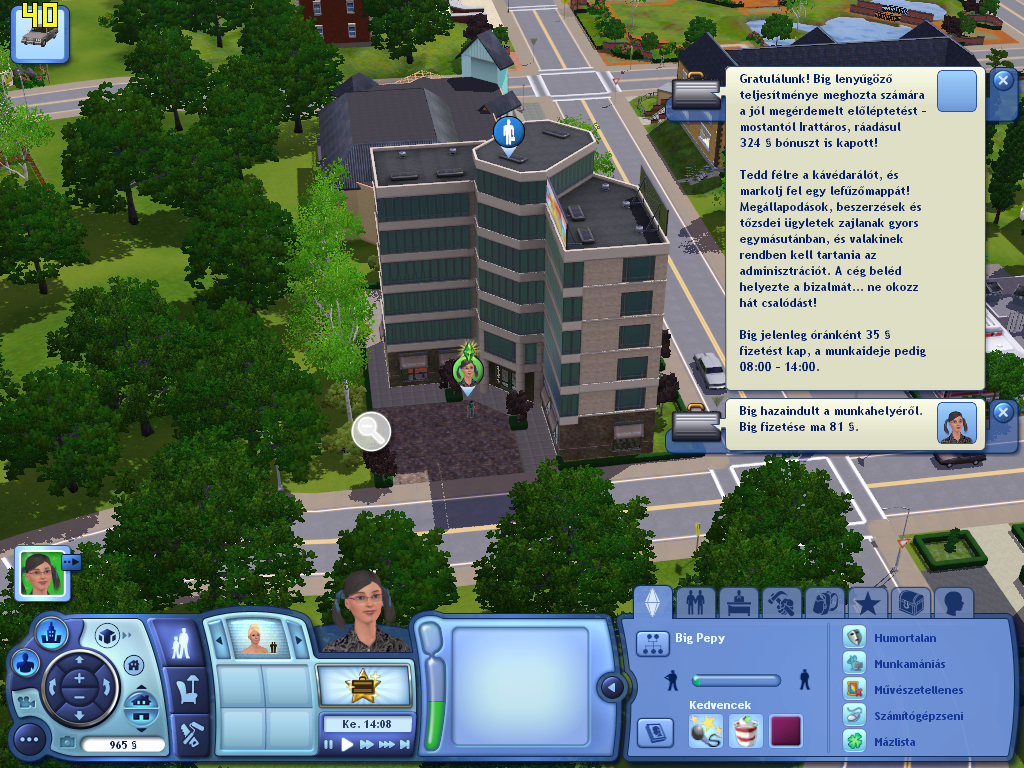Enter Buy mode with armchair icon

click(x=186, y=689)
